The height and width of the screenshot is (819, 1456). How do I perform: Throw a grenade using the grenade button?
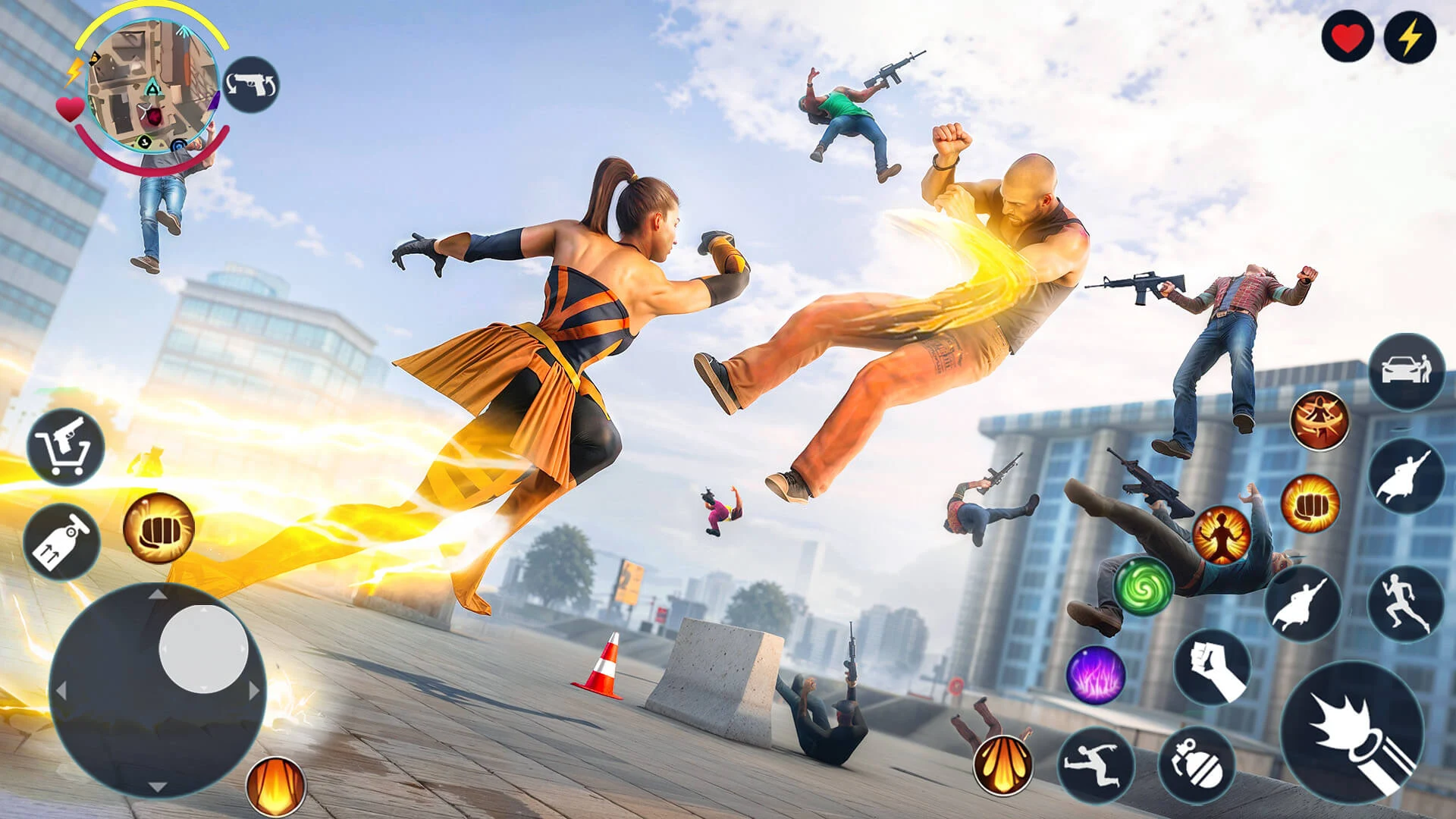point(1196,765)
